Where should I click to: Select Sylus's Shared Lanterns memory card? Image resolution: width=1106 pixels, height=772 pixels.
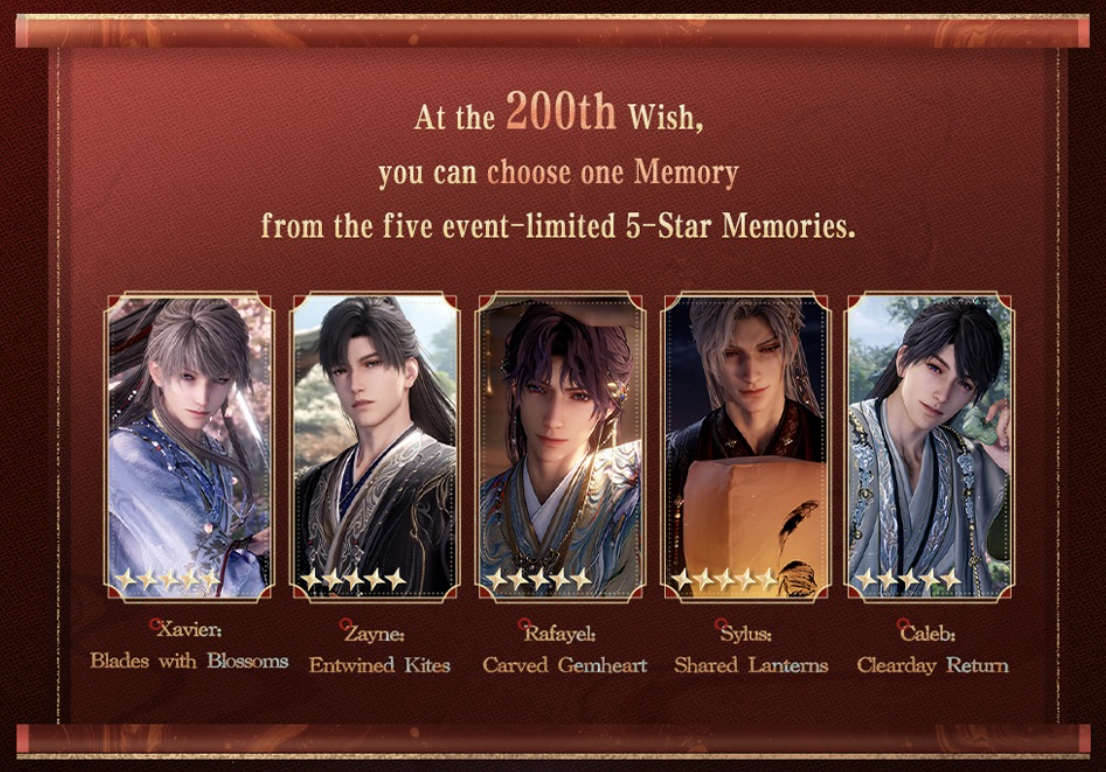(x=746, y=447)
